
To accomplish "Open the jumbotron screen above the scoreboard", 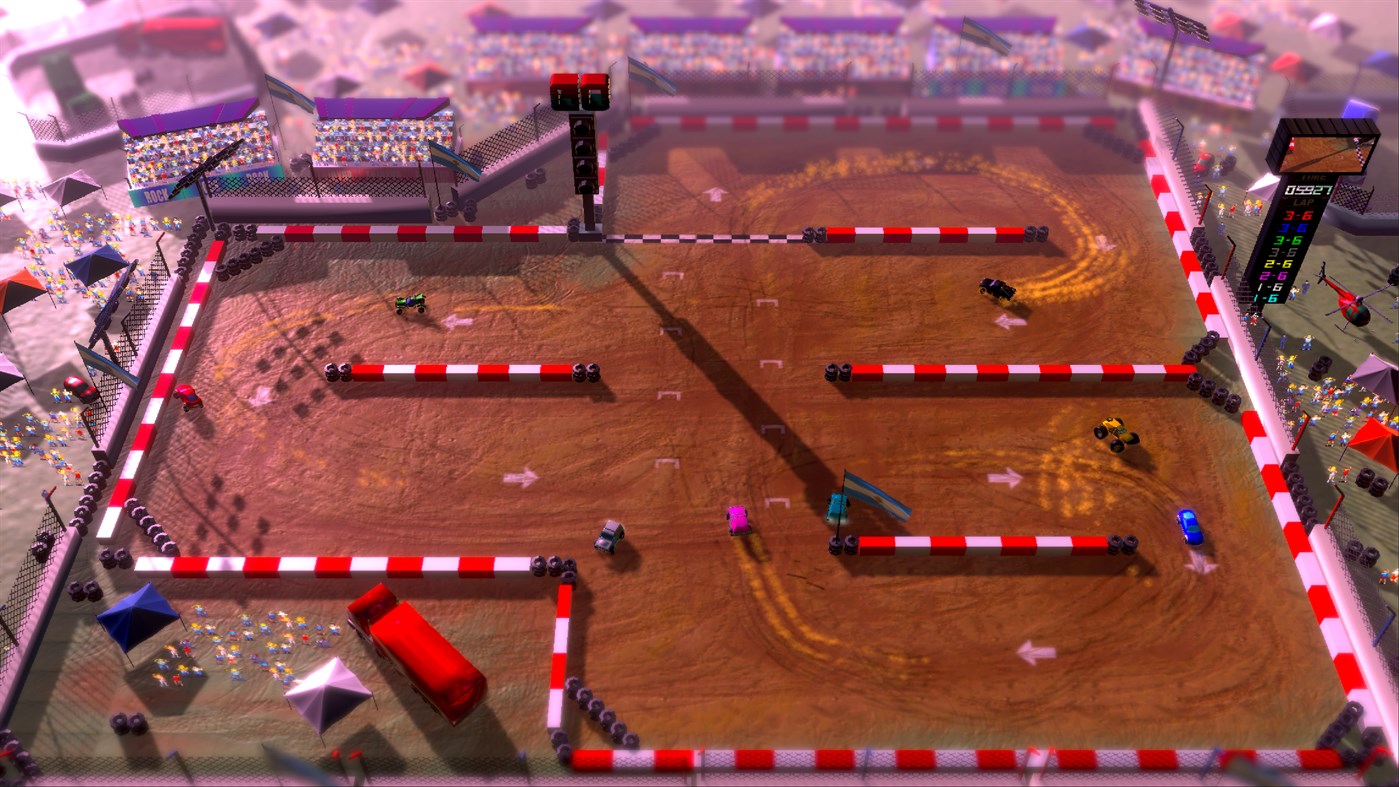I will coord(1328,153).
